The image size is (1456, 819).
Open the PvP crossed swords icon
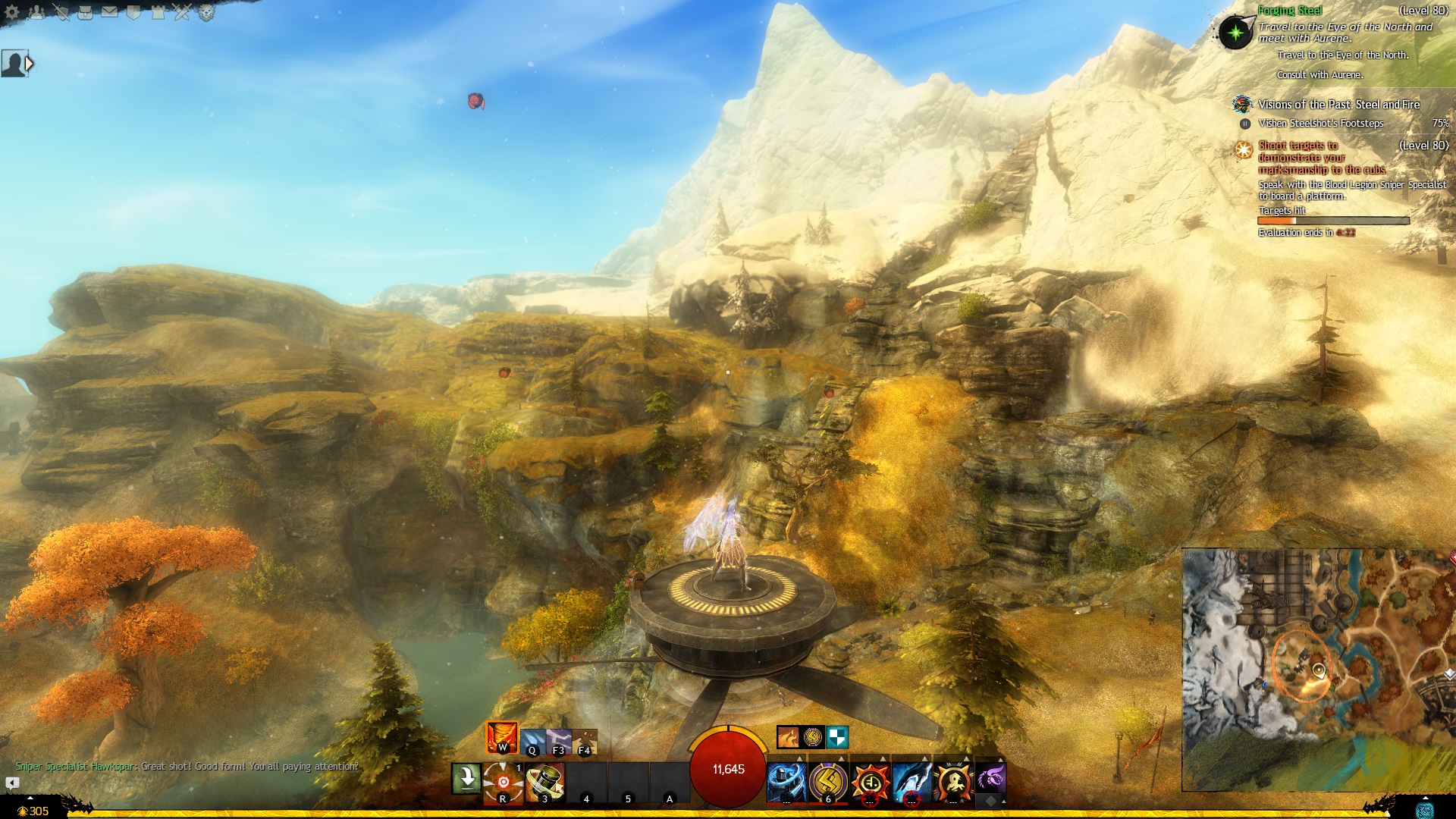(182, 12)
